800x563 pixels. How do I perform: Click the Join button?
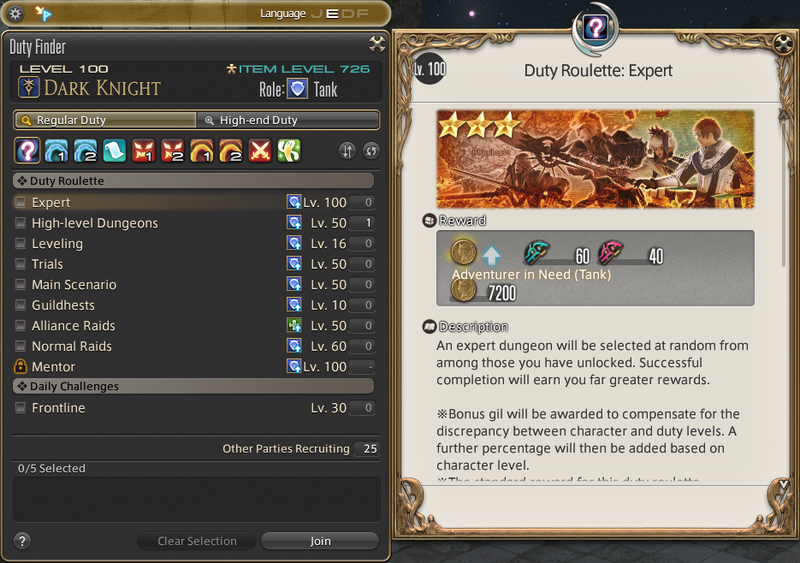tap(320, 541)
